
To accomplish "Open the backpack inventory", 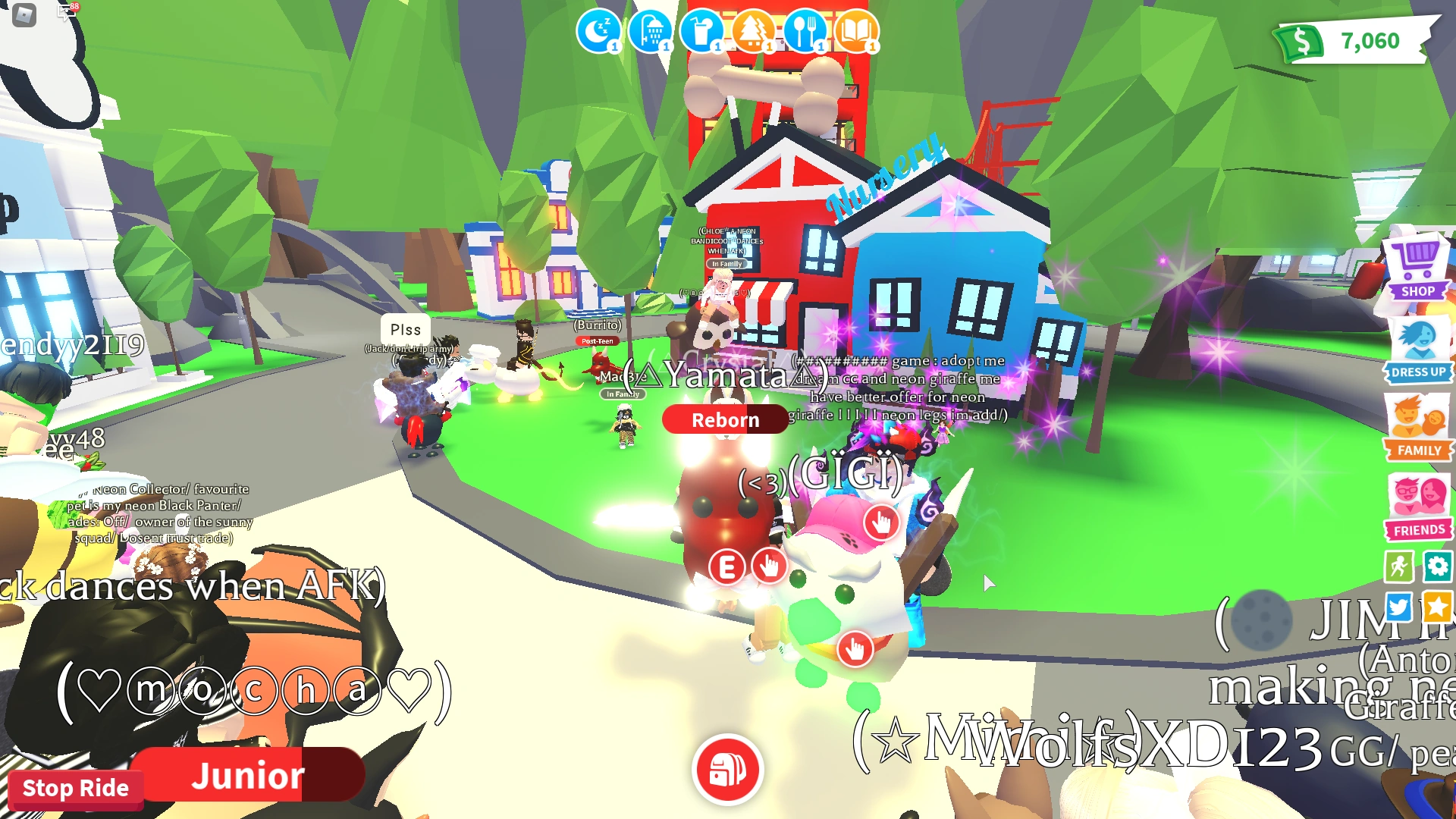I will (x=726, y=769).
